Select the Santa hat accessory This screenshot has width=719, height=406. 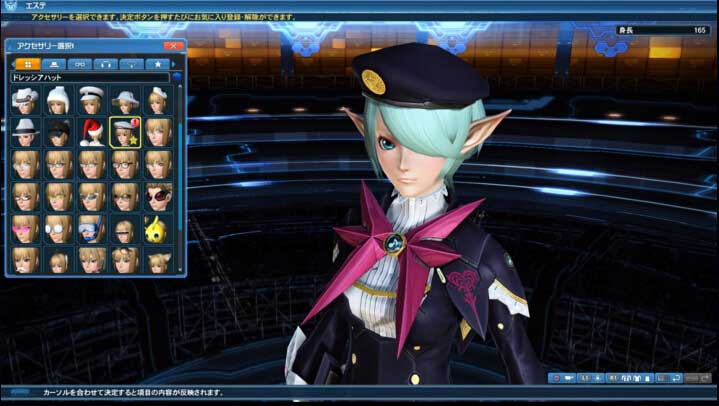coord(92,131)
